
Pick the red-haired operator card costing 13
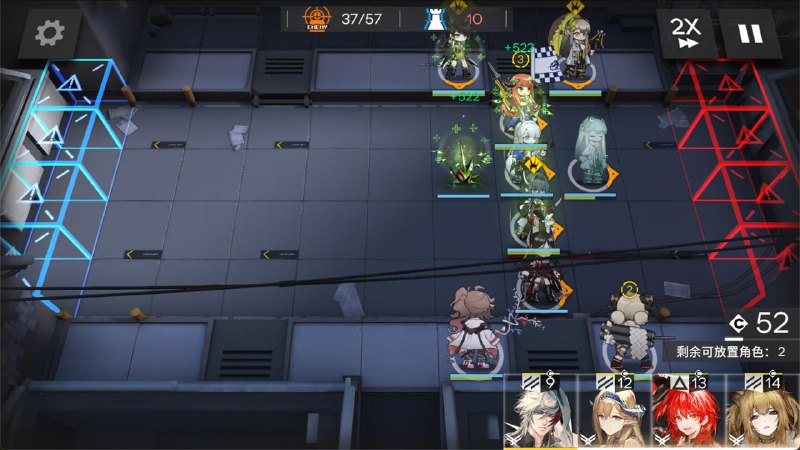[x=688, y=415]
